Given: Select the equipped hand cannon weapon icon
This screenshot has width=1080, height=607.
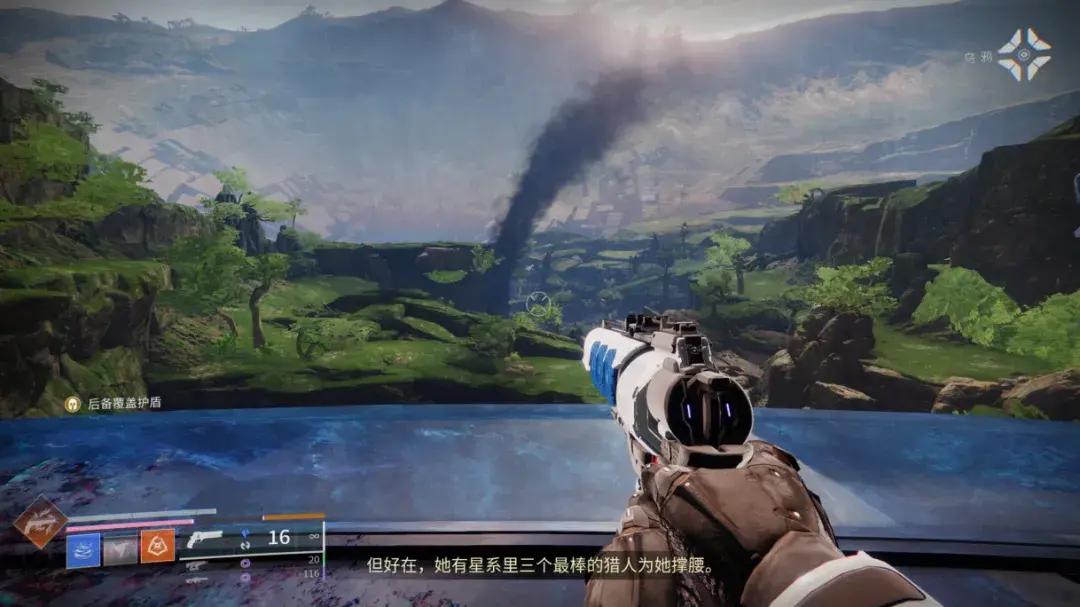Looking at the screenshot, I should [204, 540].
